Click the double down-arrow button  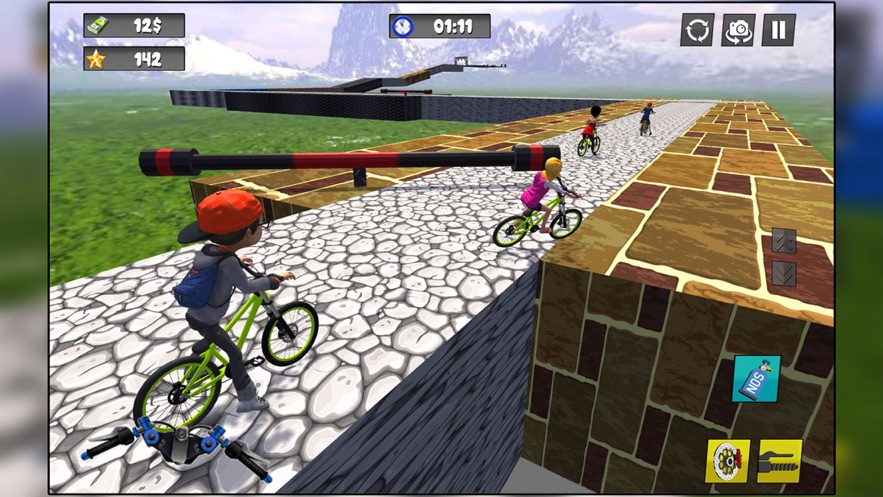coord(784,273)
